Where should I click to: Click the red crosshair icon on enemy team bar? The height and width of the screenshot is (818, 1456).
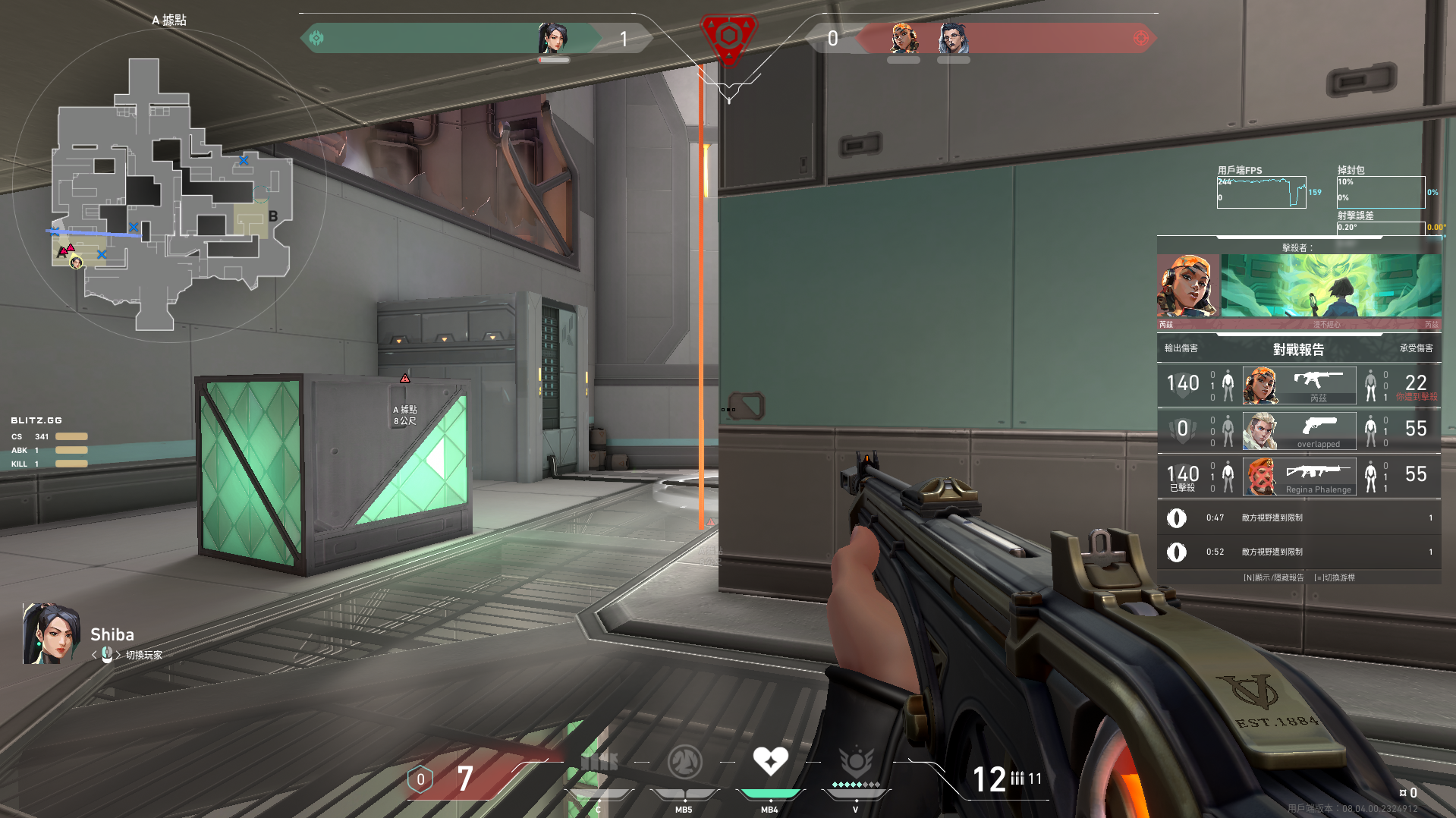point(1140,38)
